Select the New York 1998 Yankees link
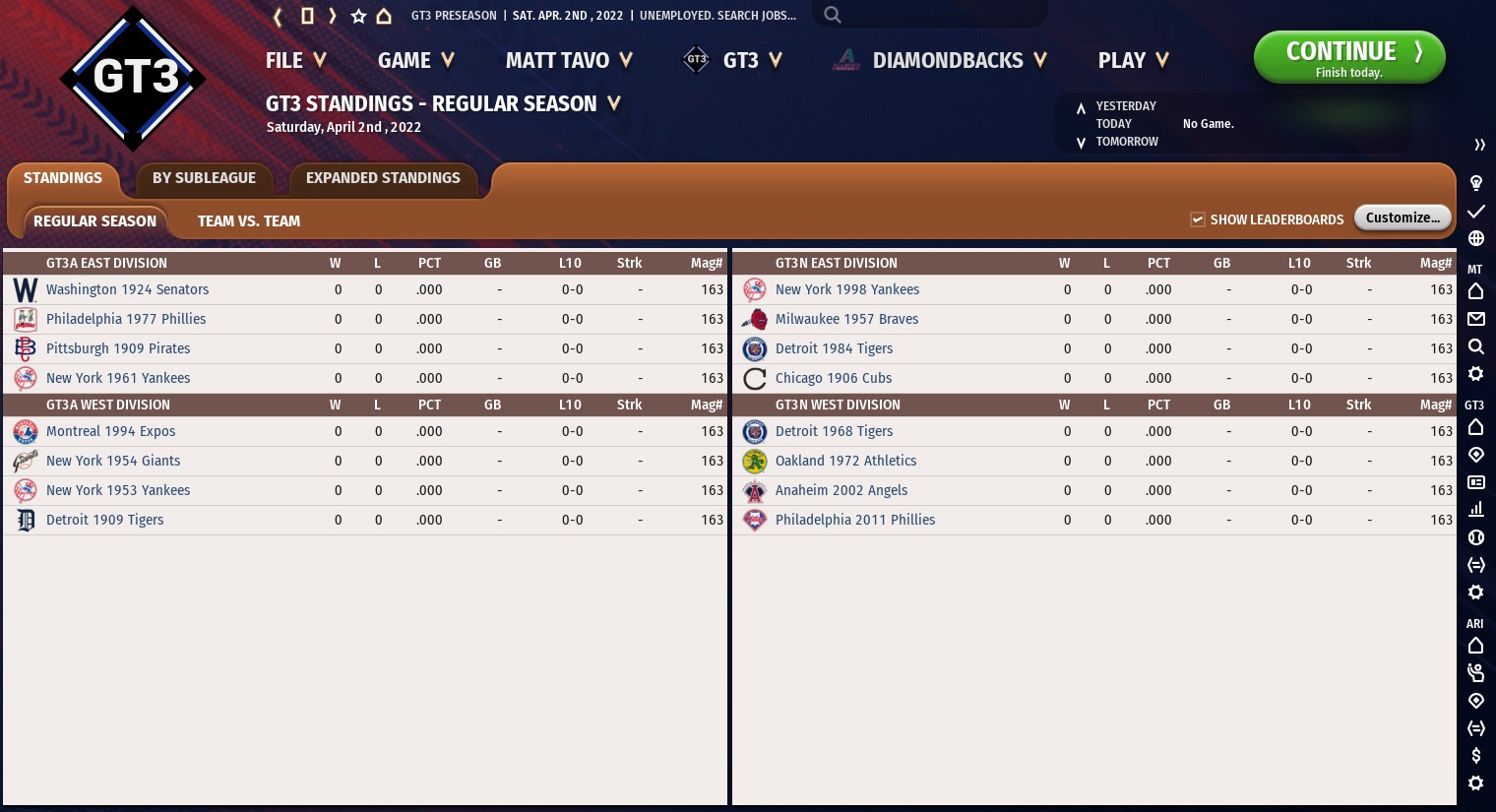Image resolution: width=1496 pixels, height=812 pixels. [x=846, y=290]
